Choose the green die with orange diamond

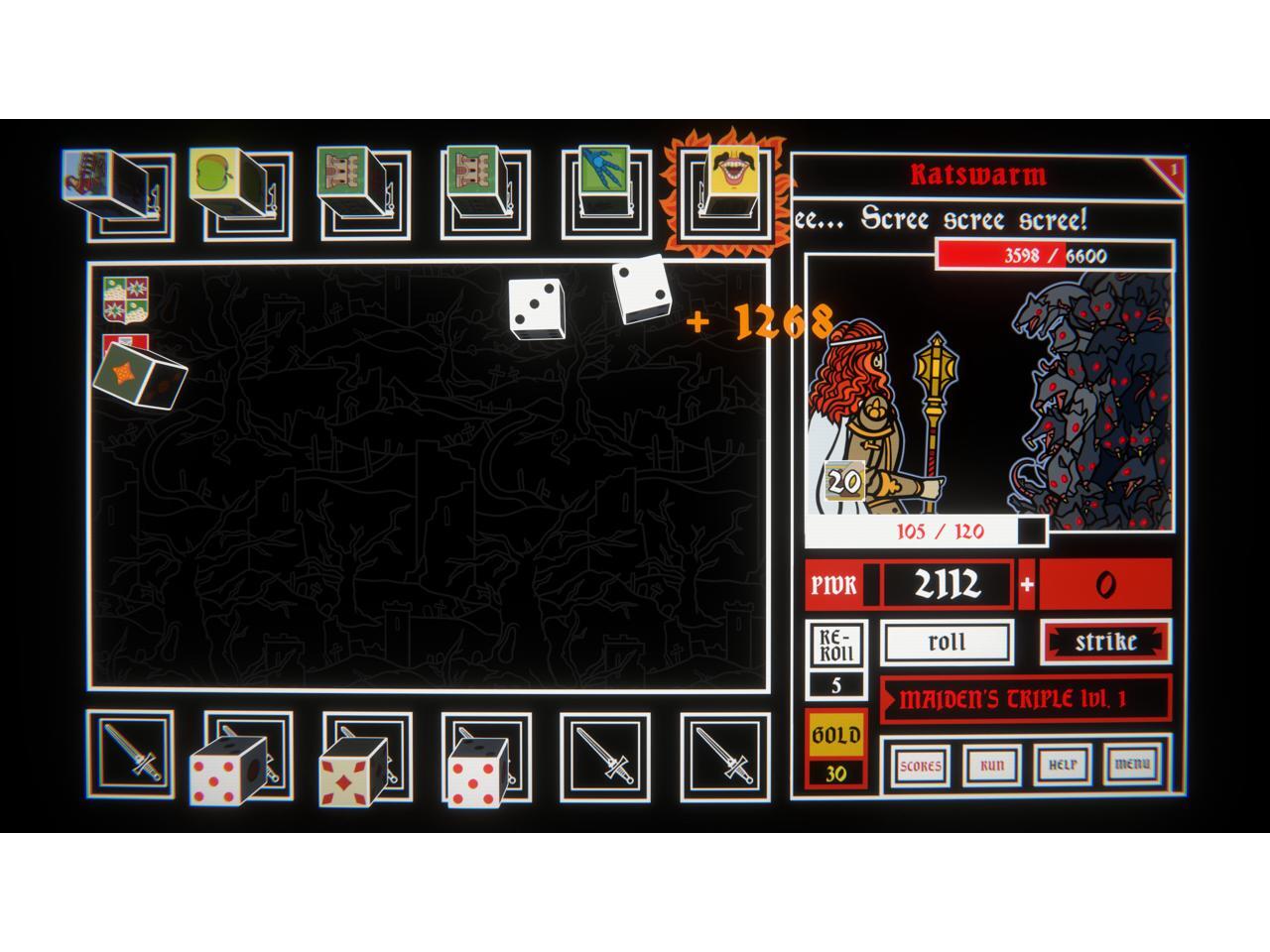click(139, 375)
